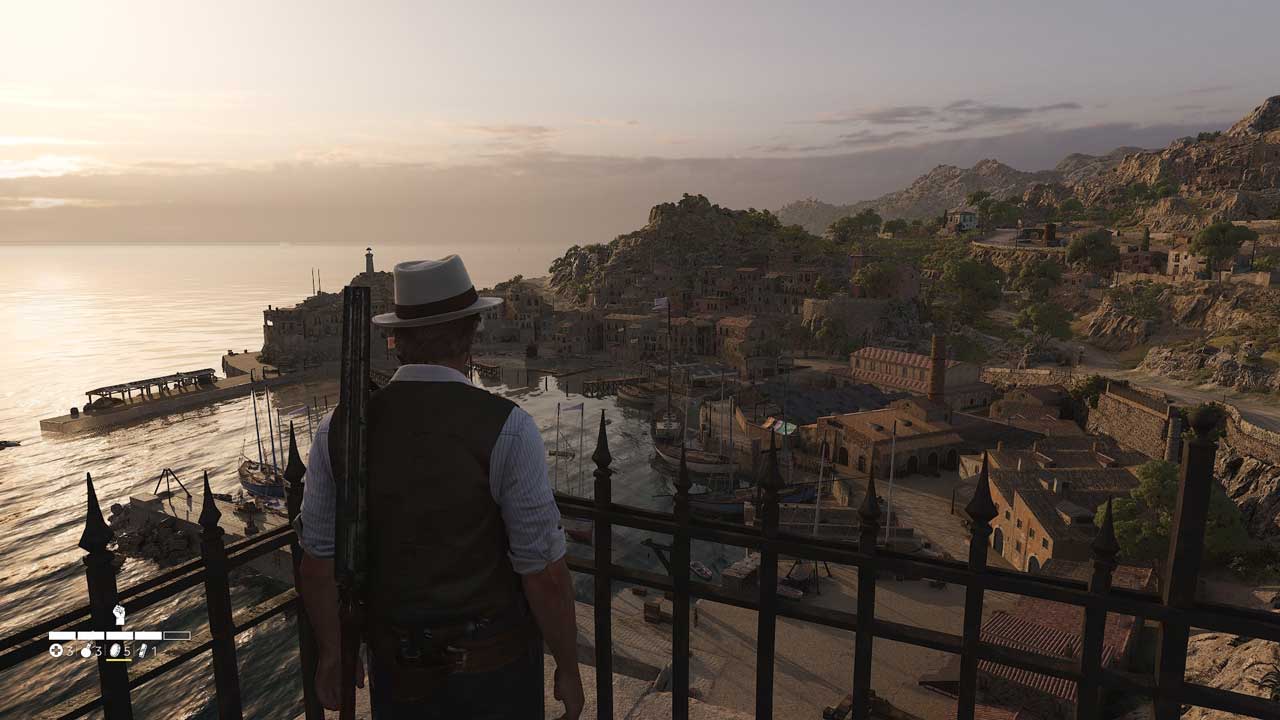Use the medkit cross icon

(56, 650)
